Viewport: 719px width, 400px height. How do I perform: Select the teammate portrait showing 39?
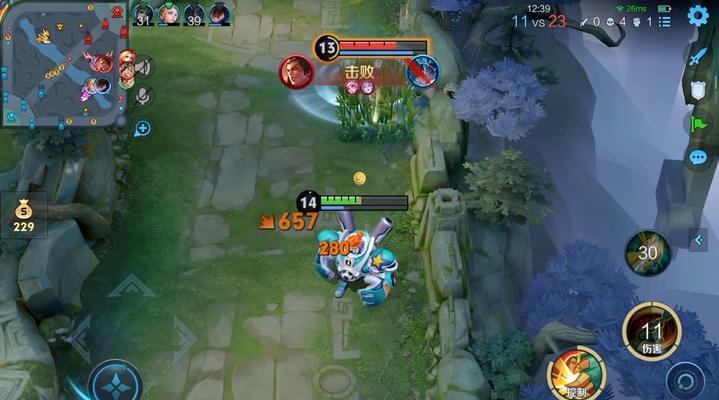[x=193, y=15]
